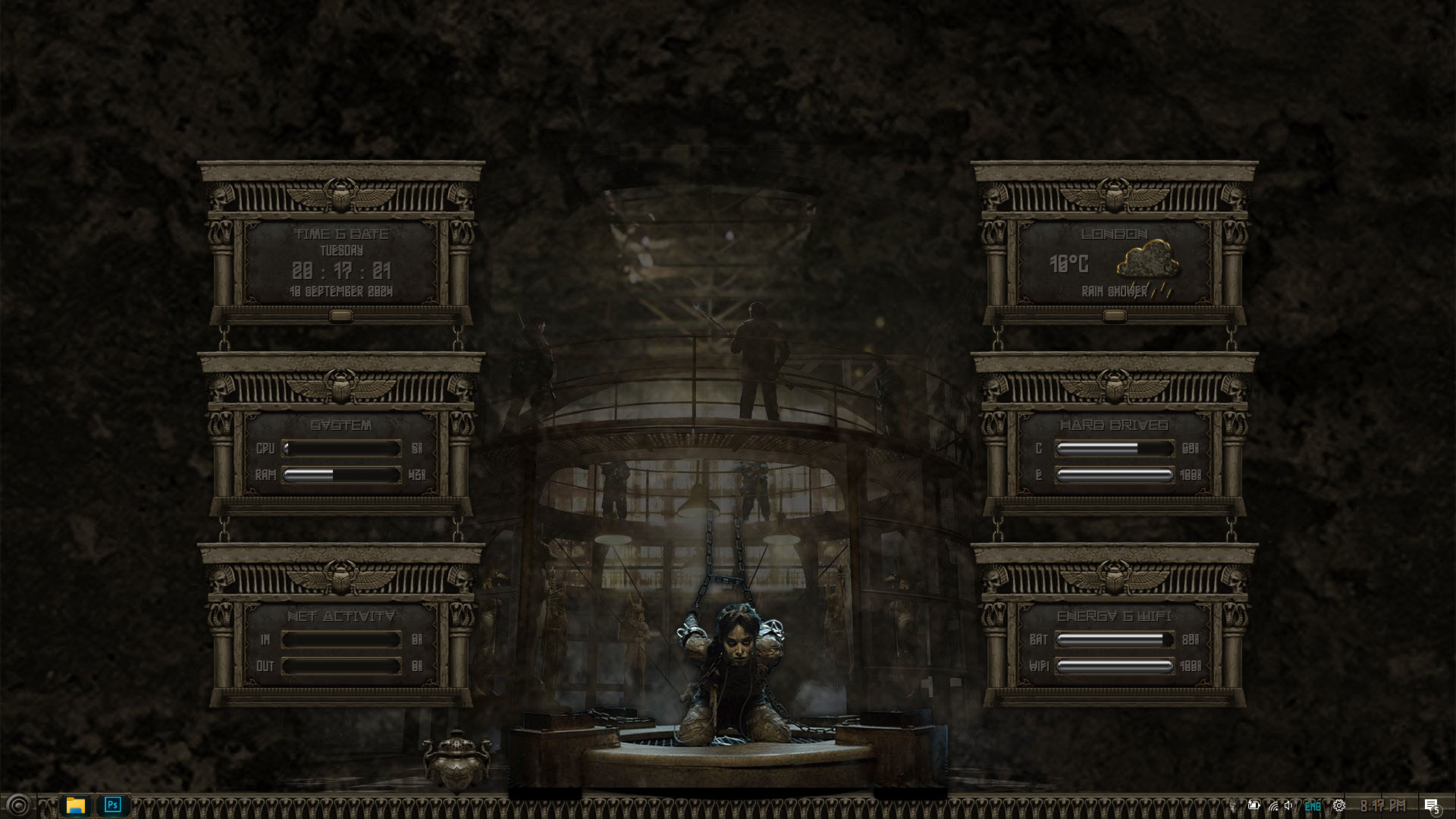This screenshot has height=819, width=1456.
Task: Open the gear settings tray icon
Action: pyautogui.click(x=1339, y=805)
